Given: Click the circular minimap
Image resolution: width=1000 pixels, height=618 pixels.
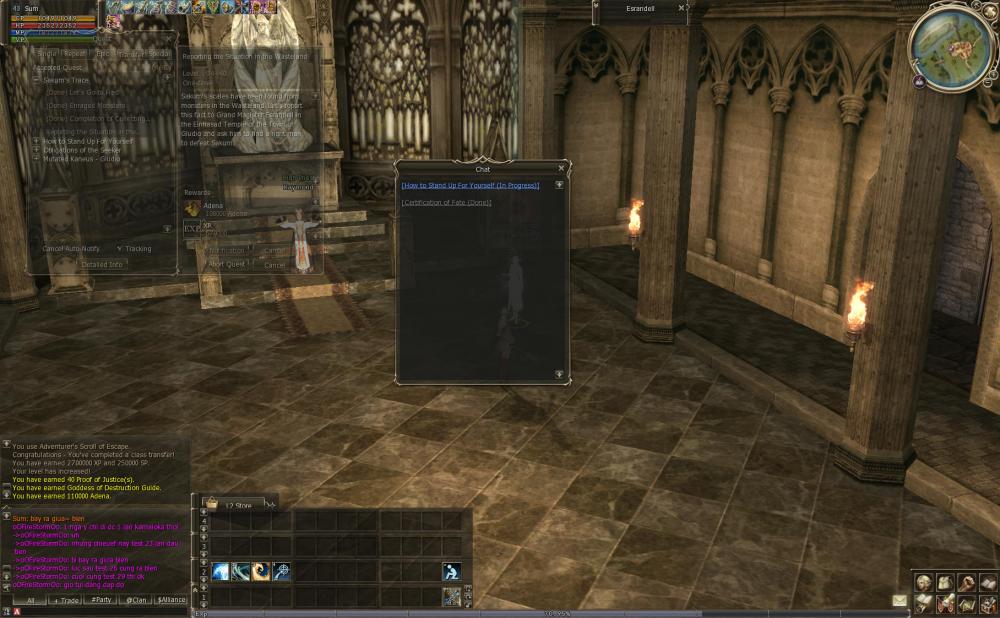Looking at the screenshot, I should point(950,46).
